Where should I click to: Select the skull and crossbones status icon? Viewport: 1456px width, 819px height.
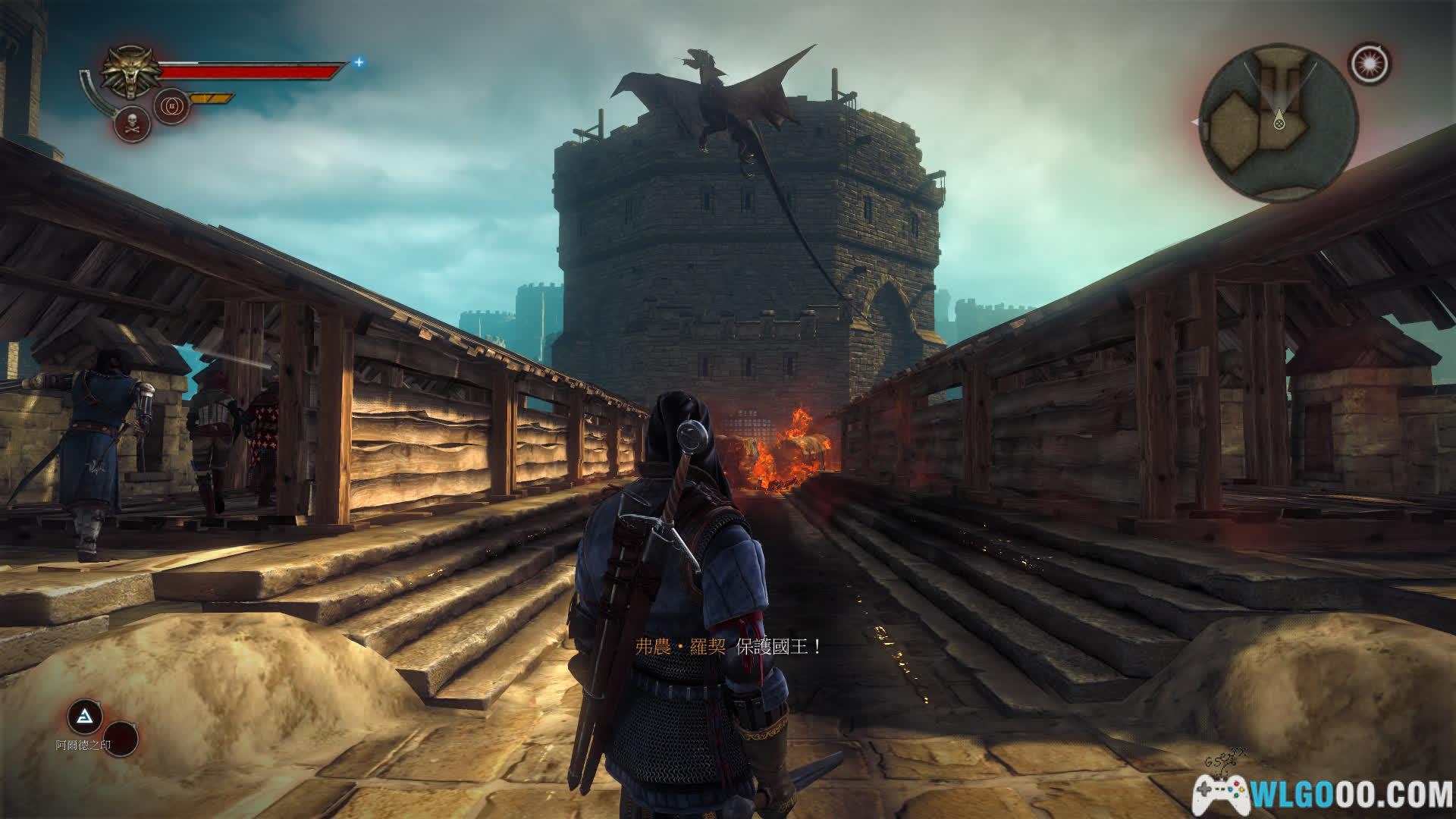pos(131,124)
